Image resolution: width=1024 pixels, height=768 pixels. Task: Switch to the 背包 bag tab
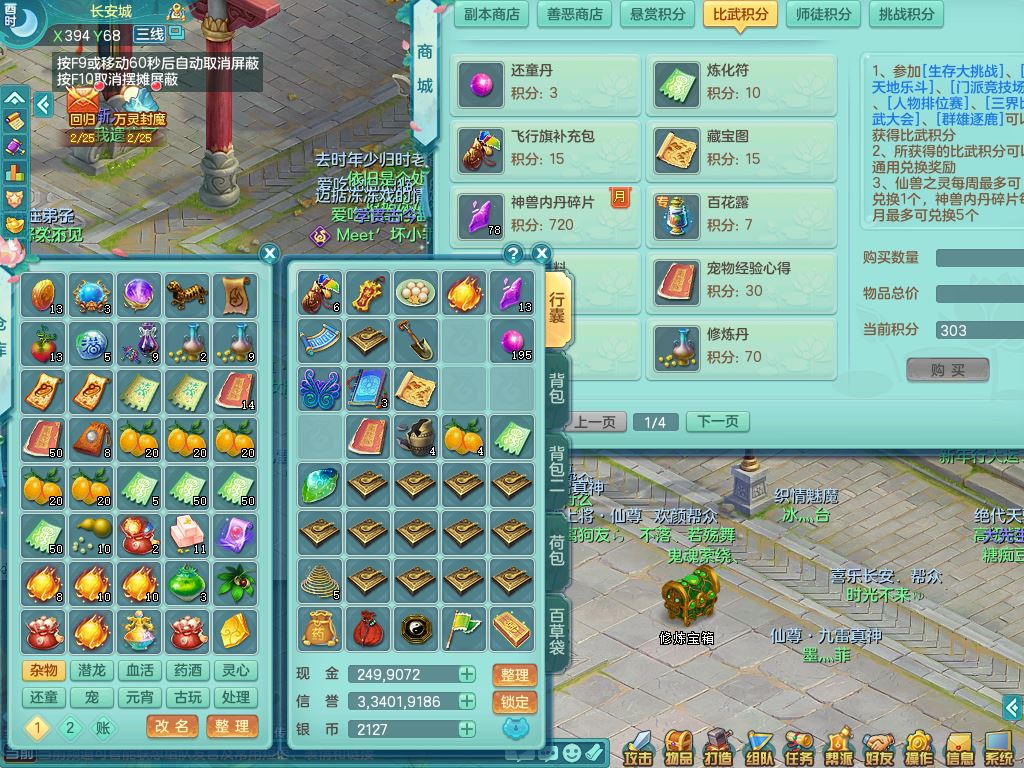(557, 388)
